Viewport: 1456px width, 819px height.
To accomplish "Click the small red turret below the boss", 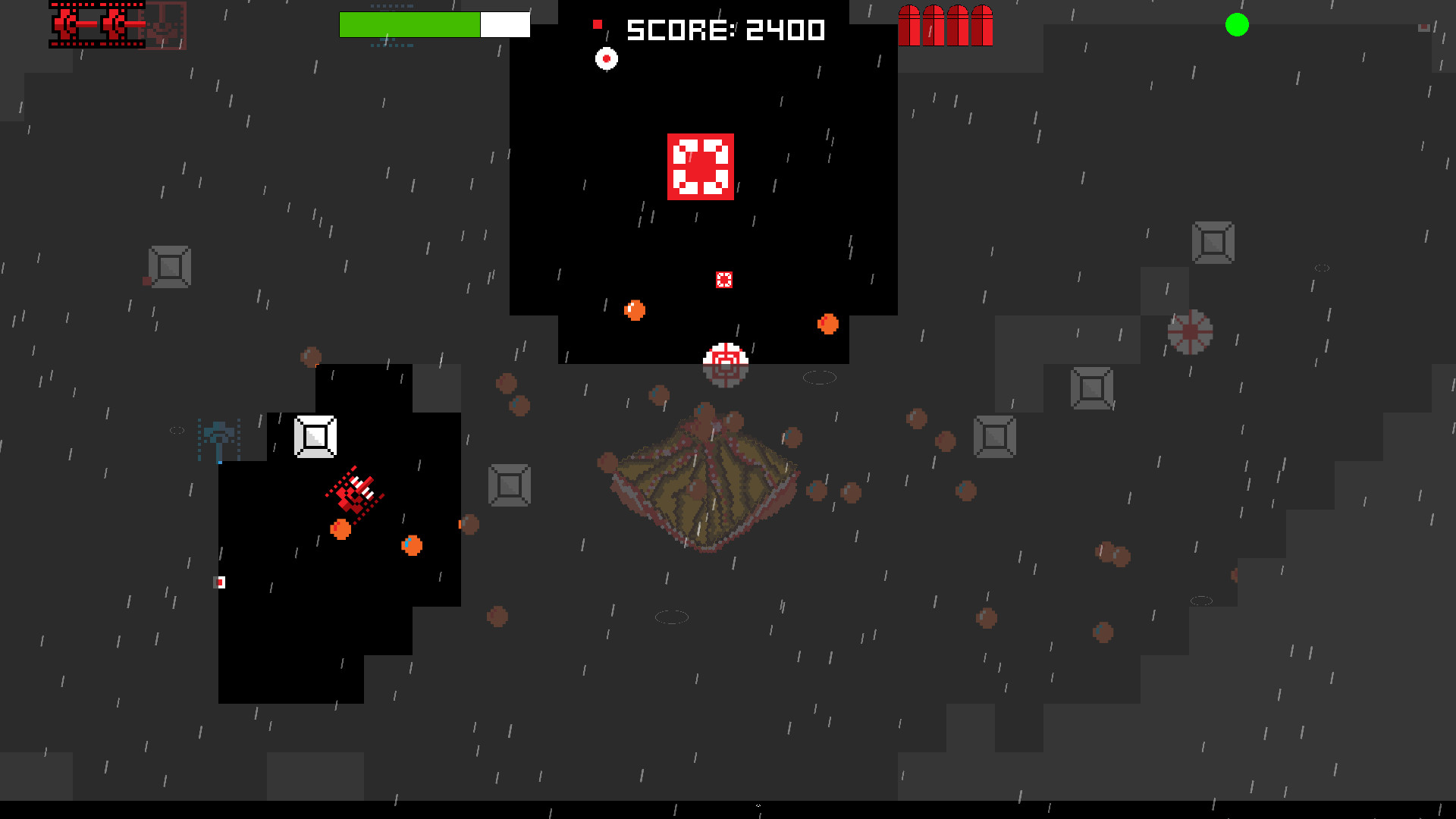I will 724,280.
